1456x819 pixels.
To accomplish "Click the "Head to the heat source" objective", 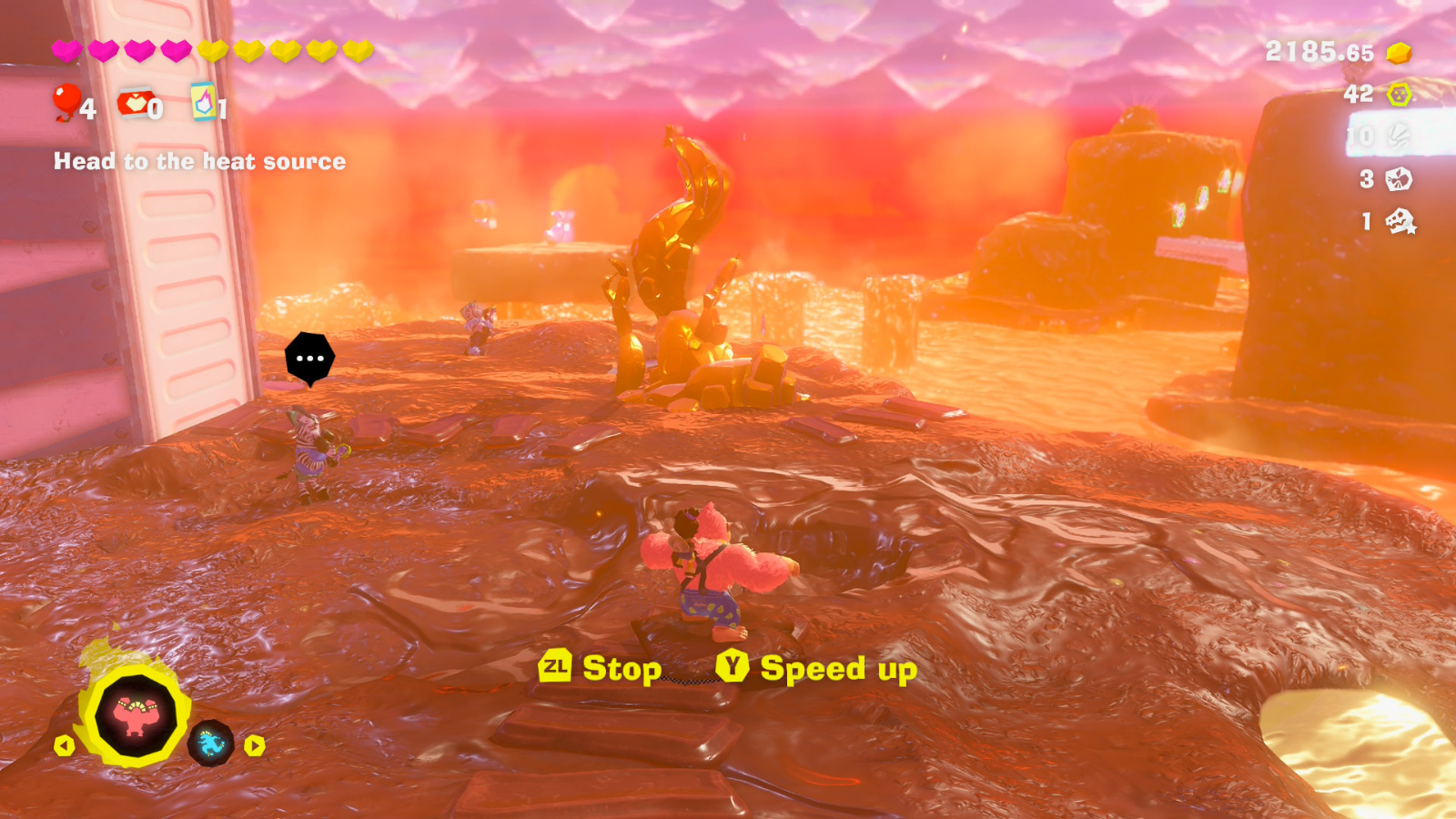I will [x=199, y=162].
